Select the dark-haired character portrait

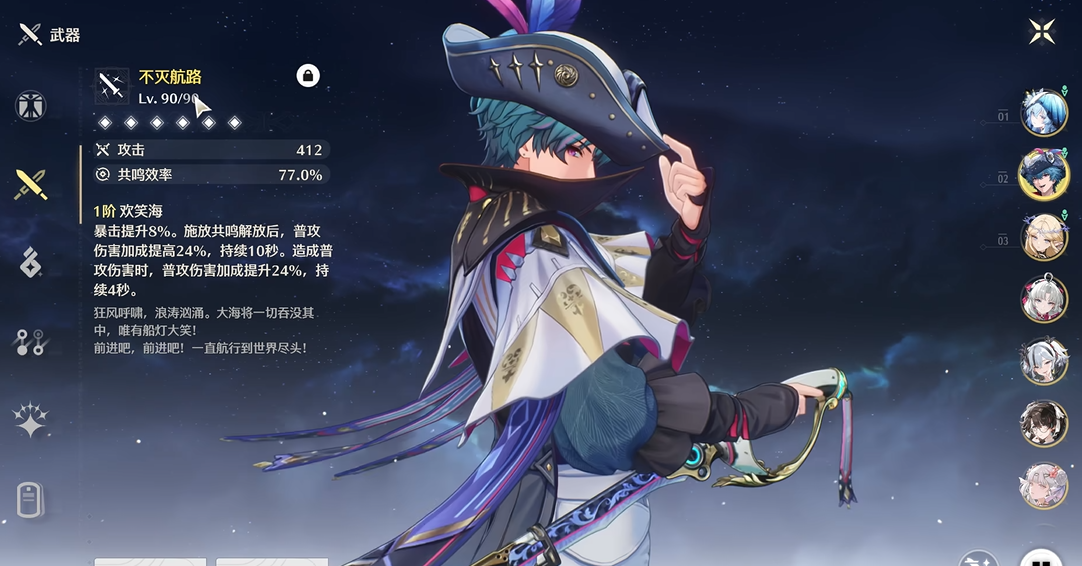pyautogui.click(x=1043, y=424)
